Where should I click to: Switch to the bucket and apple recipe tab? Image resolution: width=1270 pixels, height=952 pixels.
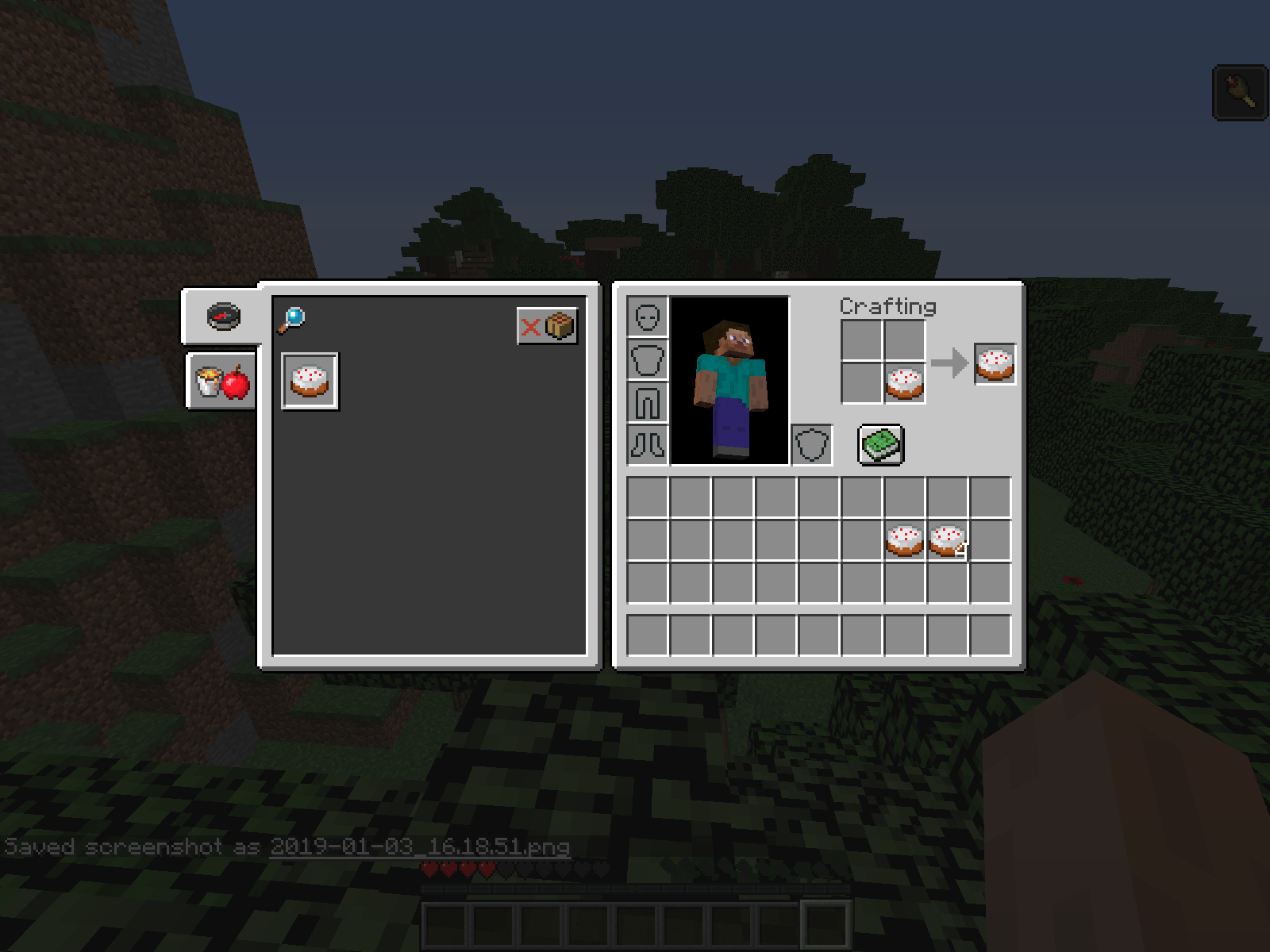point(222,382)
